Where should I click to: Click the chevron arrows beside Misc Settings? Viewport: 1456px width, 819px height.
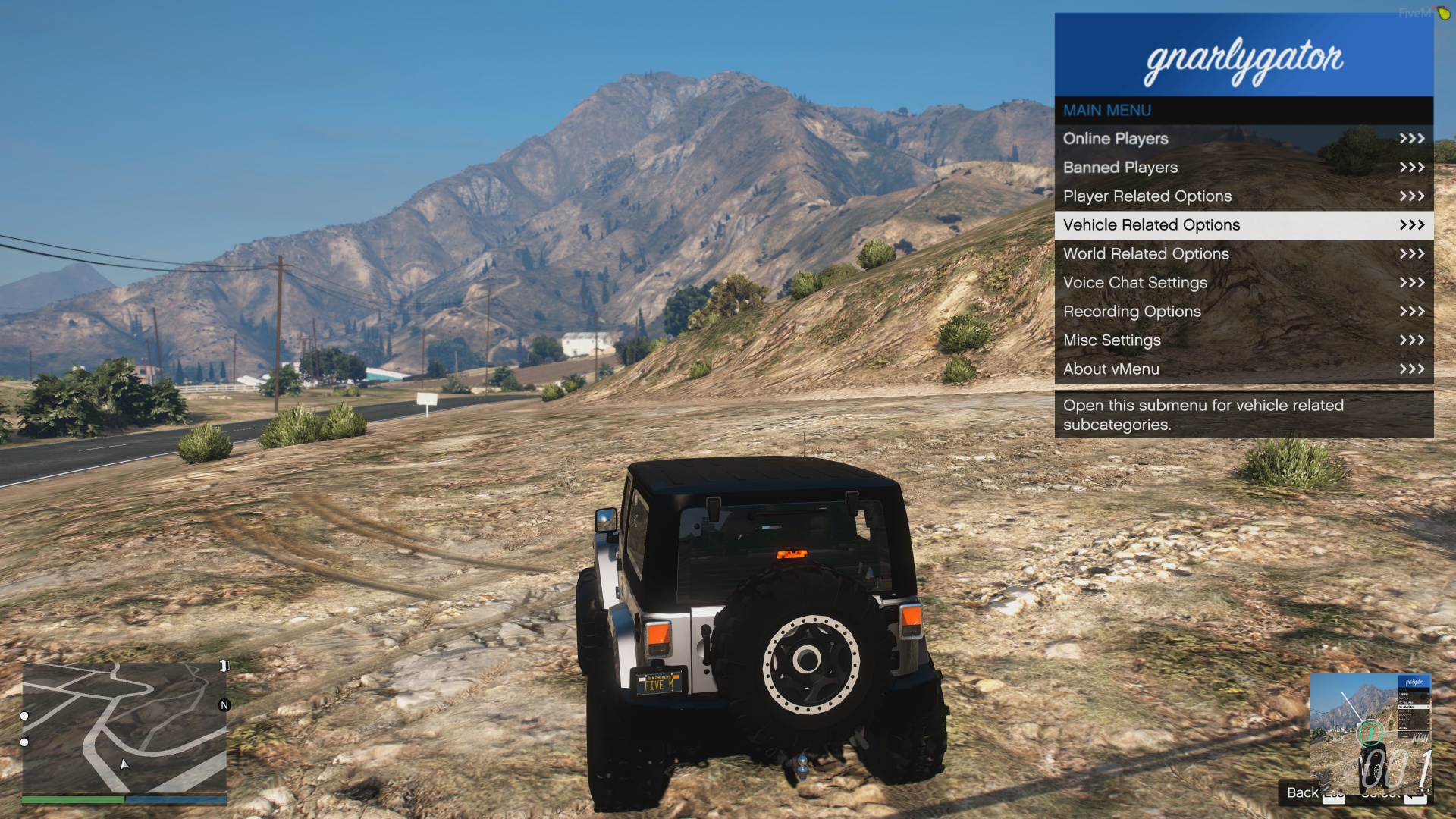(x=1410, y=340)
